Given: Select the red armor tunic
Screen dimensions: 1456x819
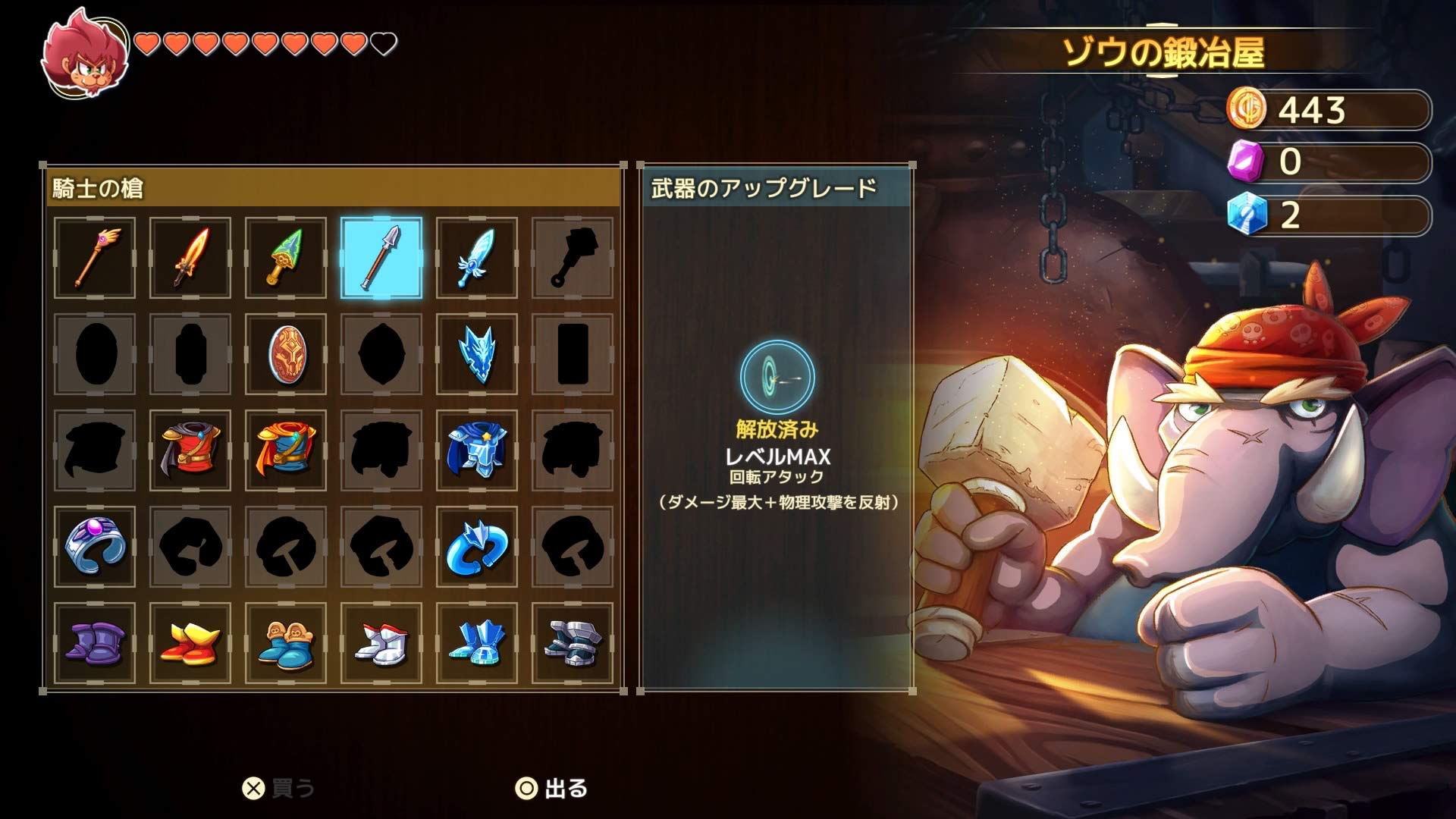Looking at the screenshot, I should tap(190, 450).
